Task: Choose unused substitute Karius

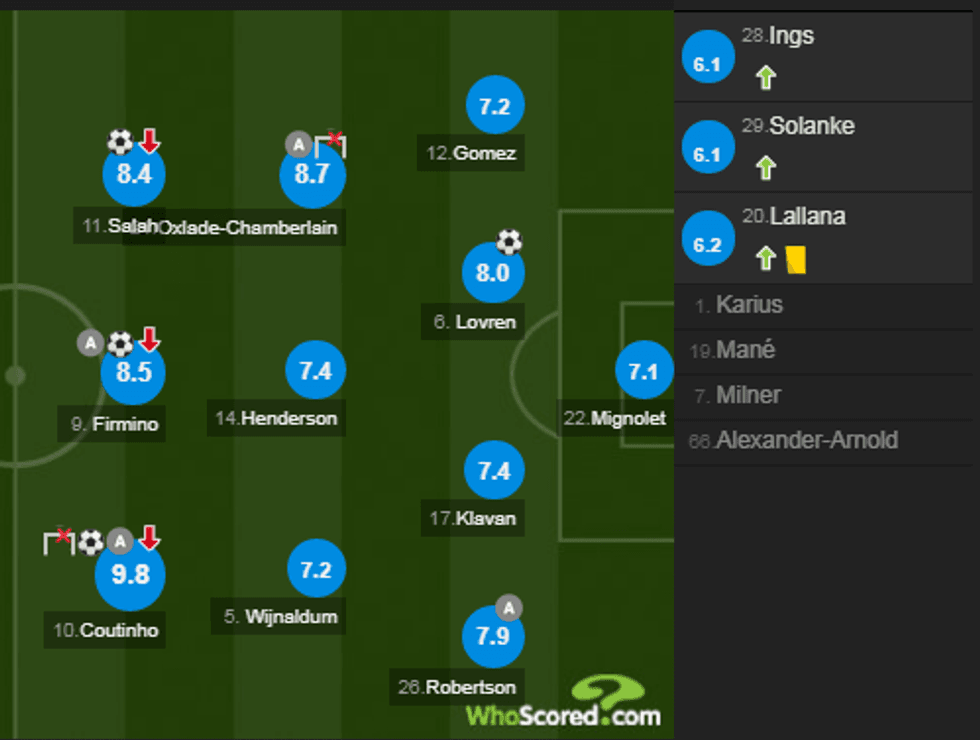Action: (x=749, y=305)
